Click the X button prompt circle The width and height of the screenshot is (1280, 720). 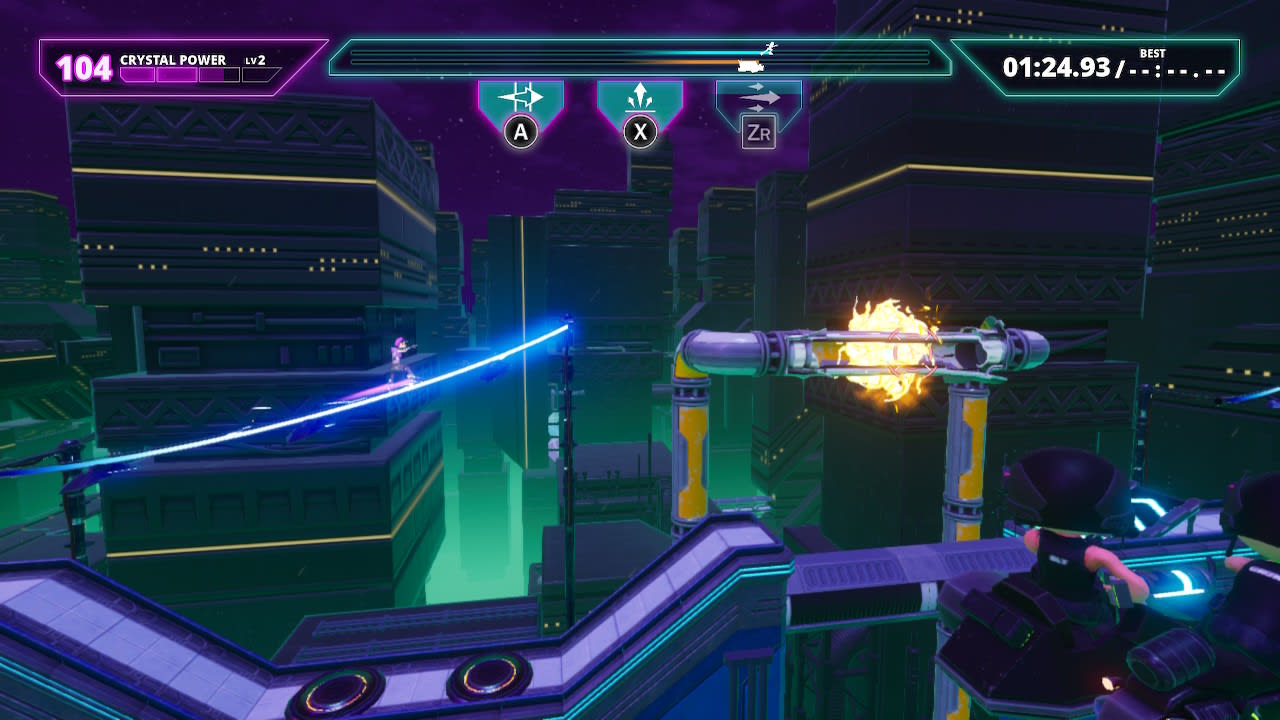(640, 131)
